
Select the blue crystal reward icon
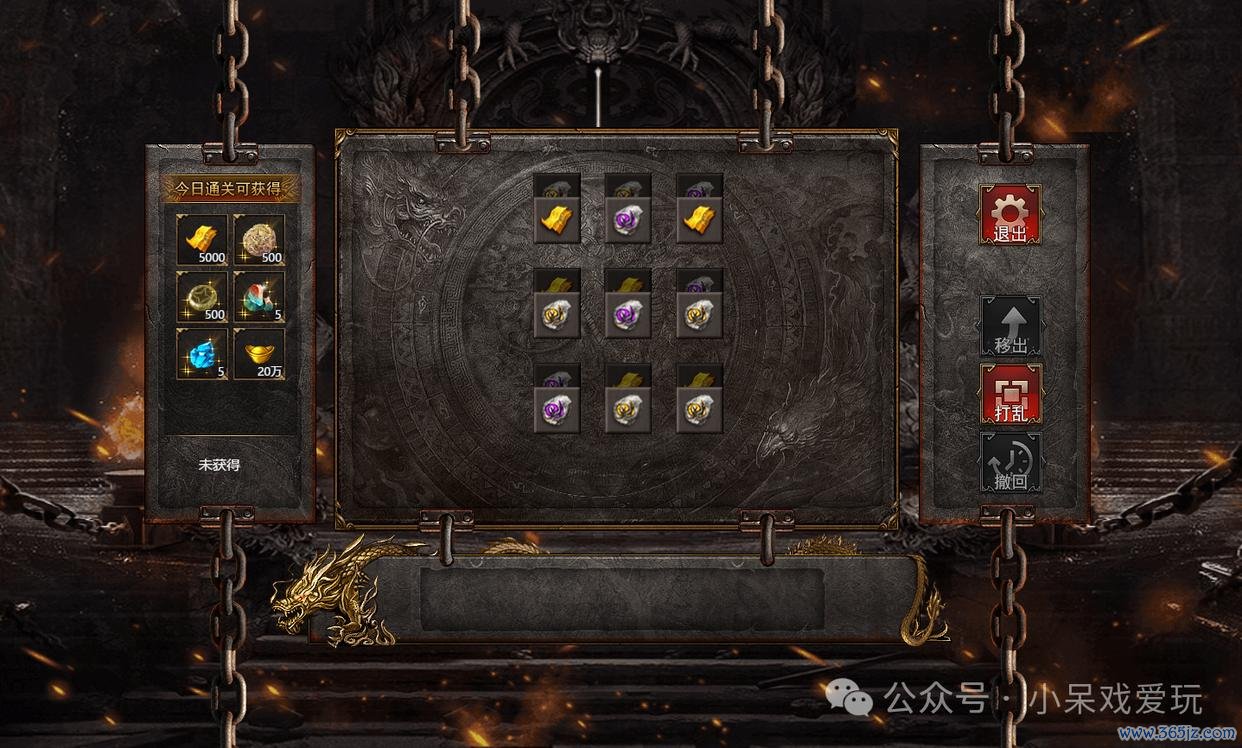point(202,354)
